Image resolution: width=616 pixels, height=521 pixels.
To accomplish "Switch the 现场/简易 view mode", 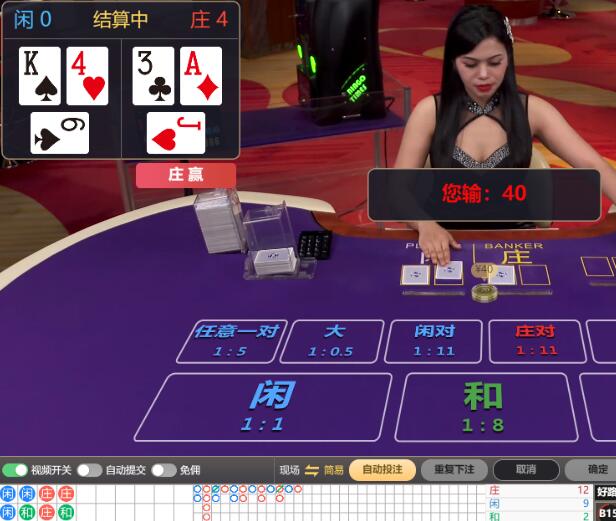I will (311, 470).
